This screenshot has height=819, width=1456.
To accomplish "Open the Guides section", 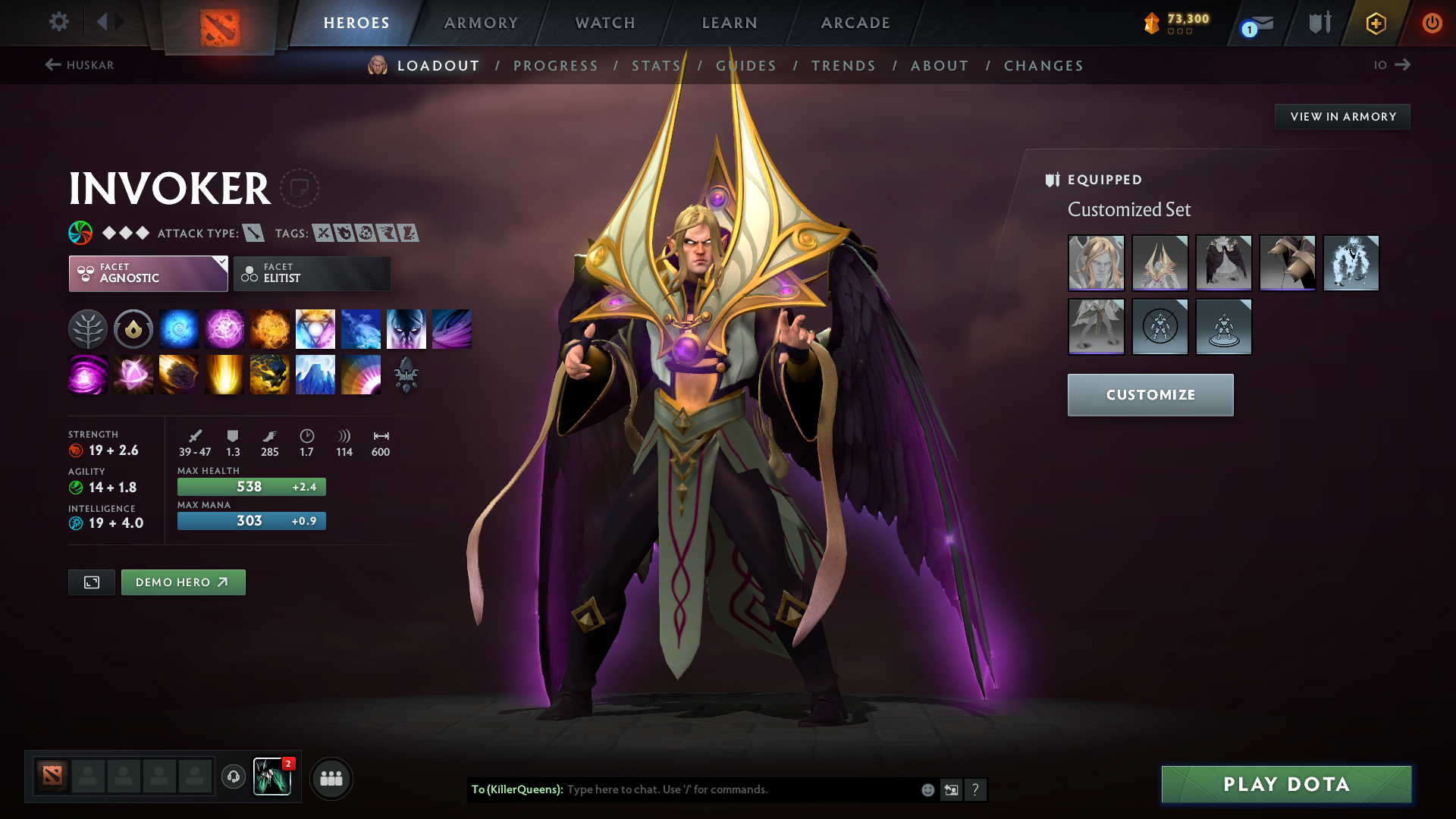I will (x=745, y=66).
